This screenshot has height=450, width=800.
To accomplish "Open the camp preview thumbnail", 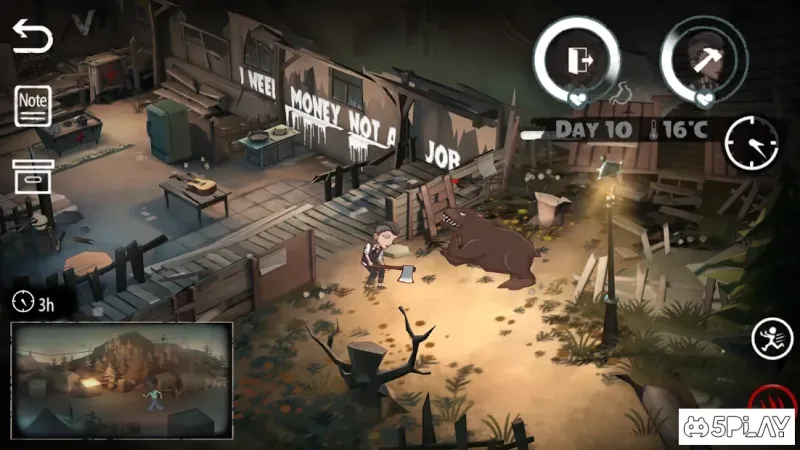I will (x=122, y=379).
